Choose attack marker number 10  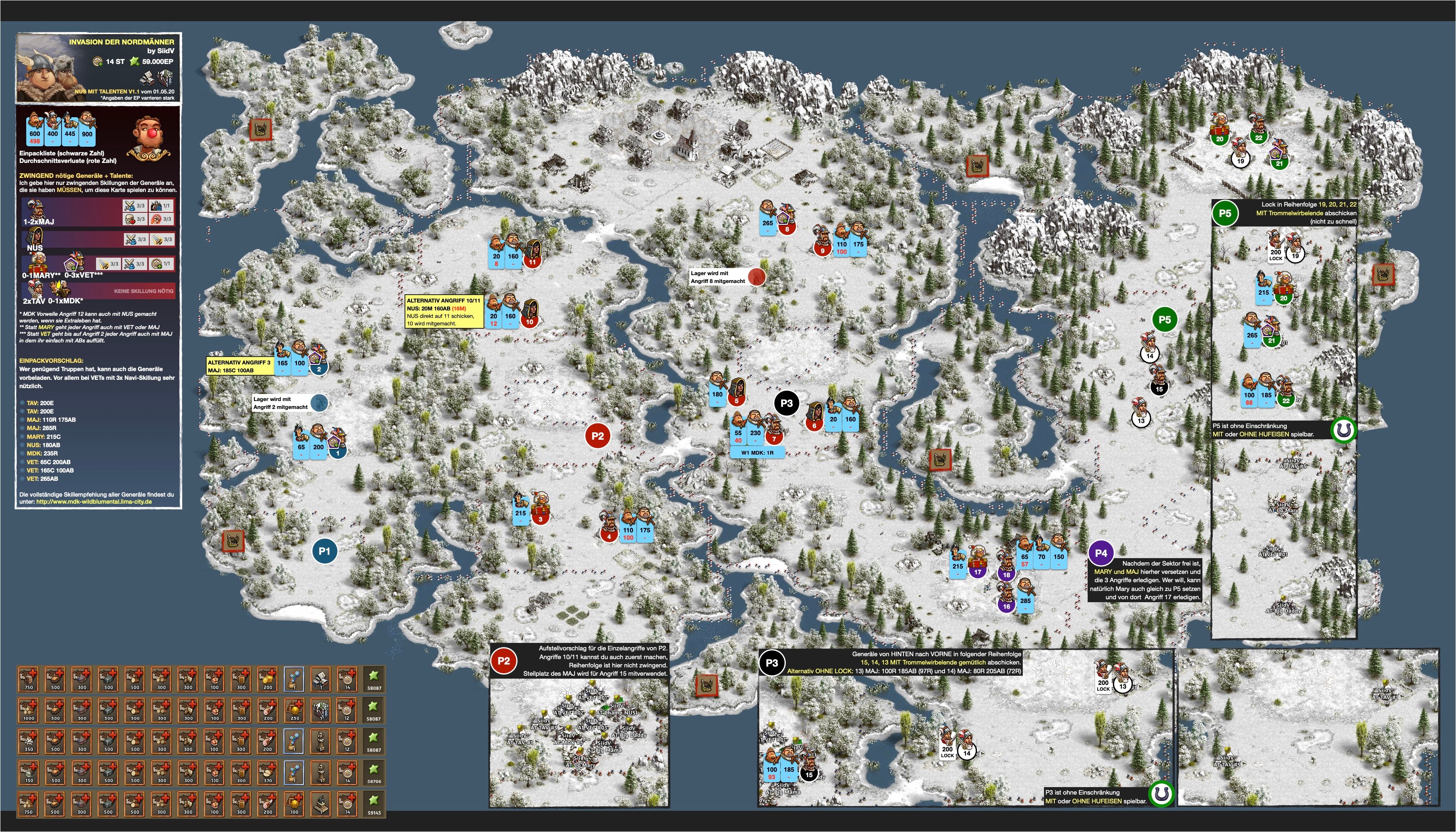[530, 322]
